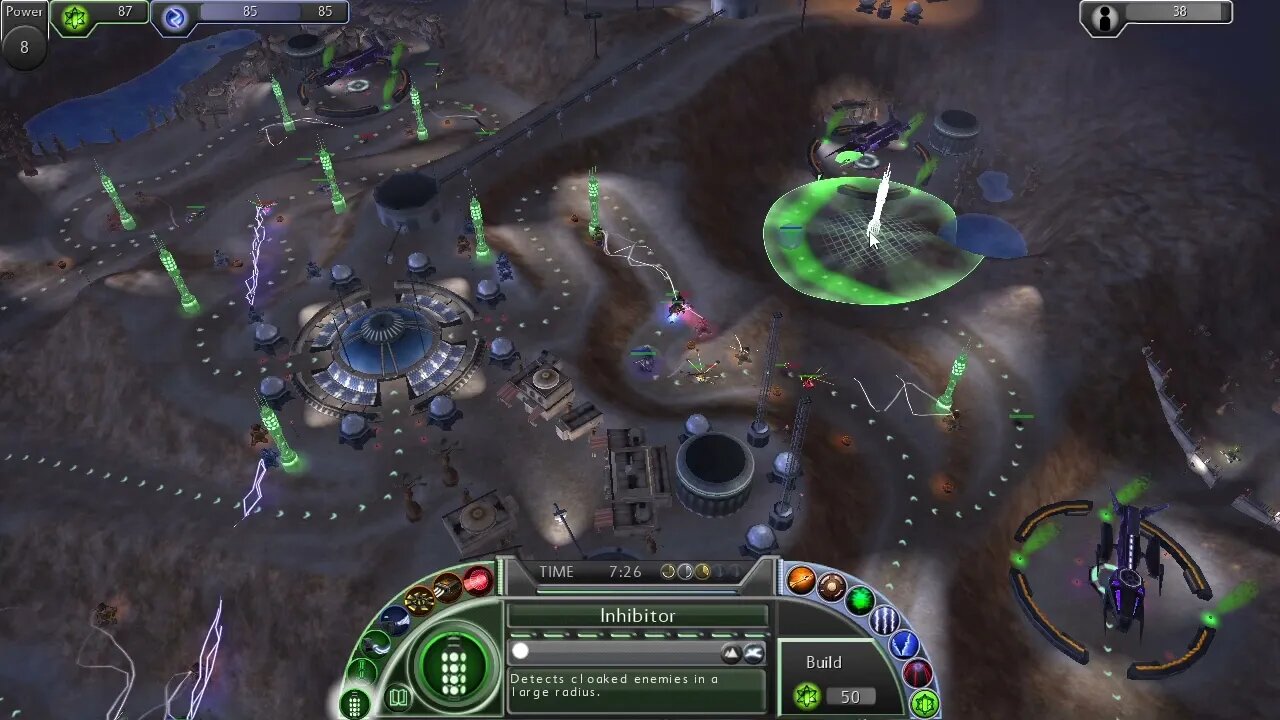Click the Power level 8 indicator
Image resolution: width=1280 pixels, height=720 pixels.
[24, 34]
